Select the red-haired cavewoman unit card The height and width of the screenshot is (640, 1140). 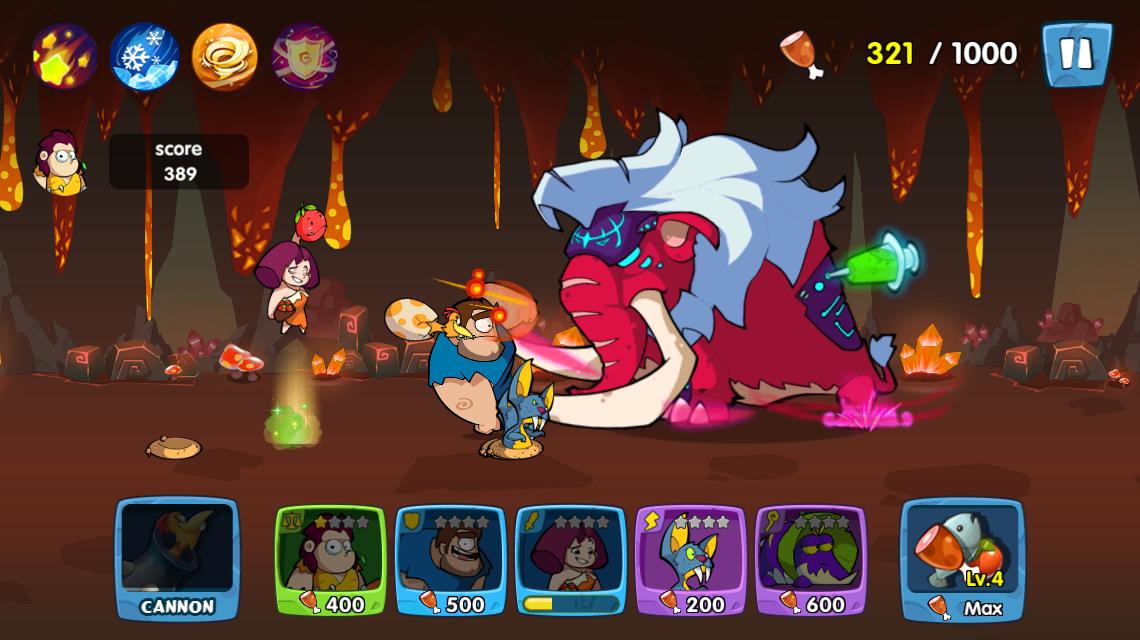pos(571,560)
